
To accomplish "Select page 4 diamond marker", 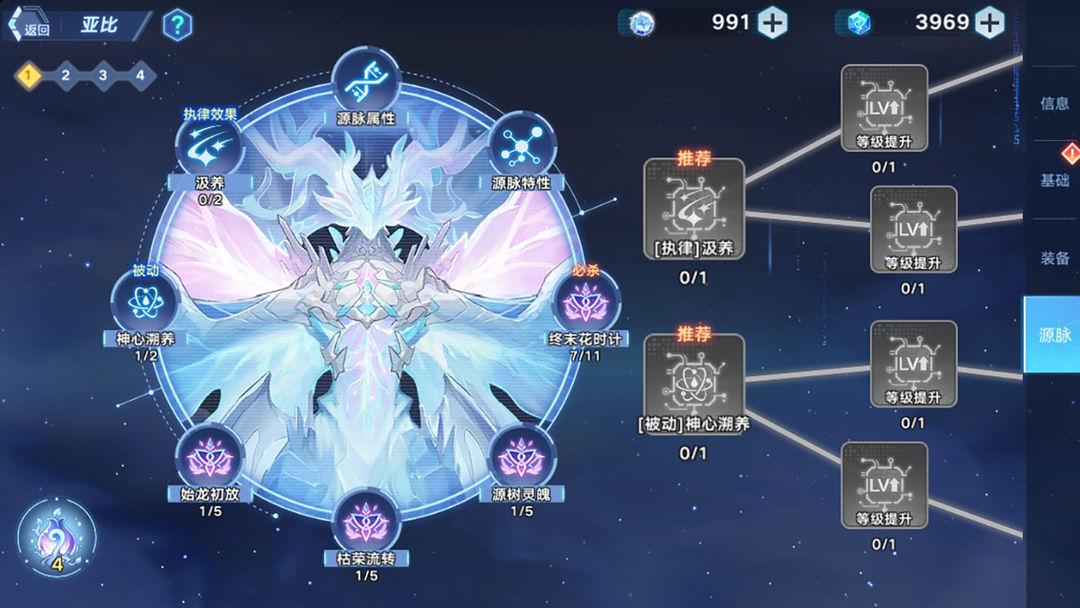I will pyautogui.click(x=139, y=75).
